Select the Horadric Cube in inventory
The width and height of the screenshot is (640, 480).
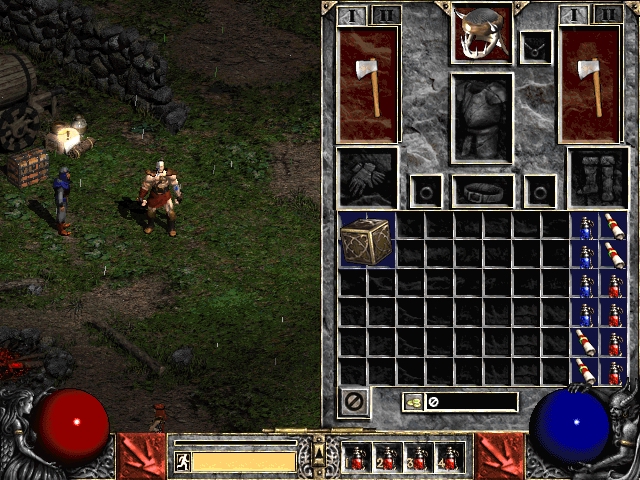tap(367, 240)
